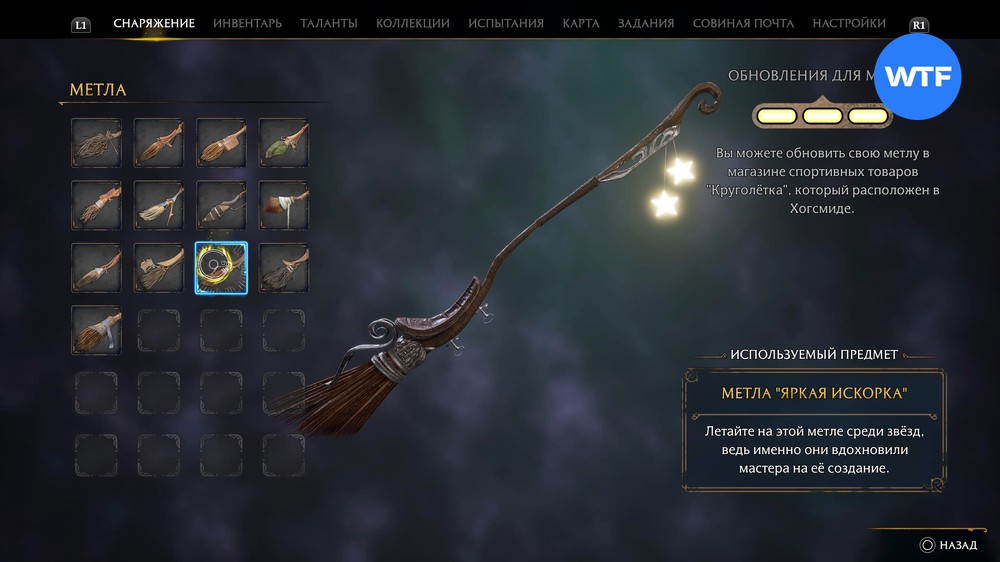Select the lone broom in the fourth row

[96, 329]
